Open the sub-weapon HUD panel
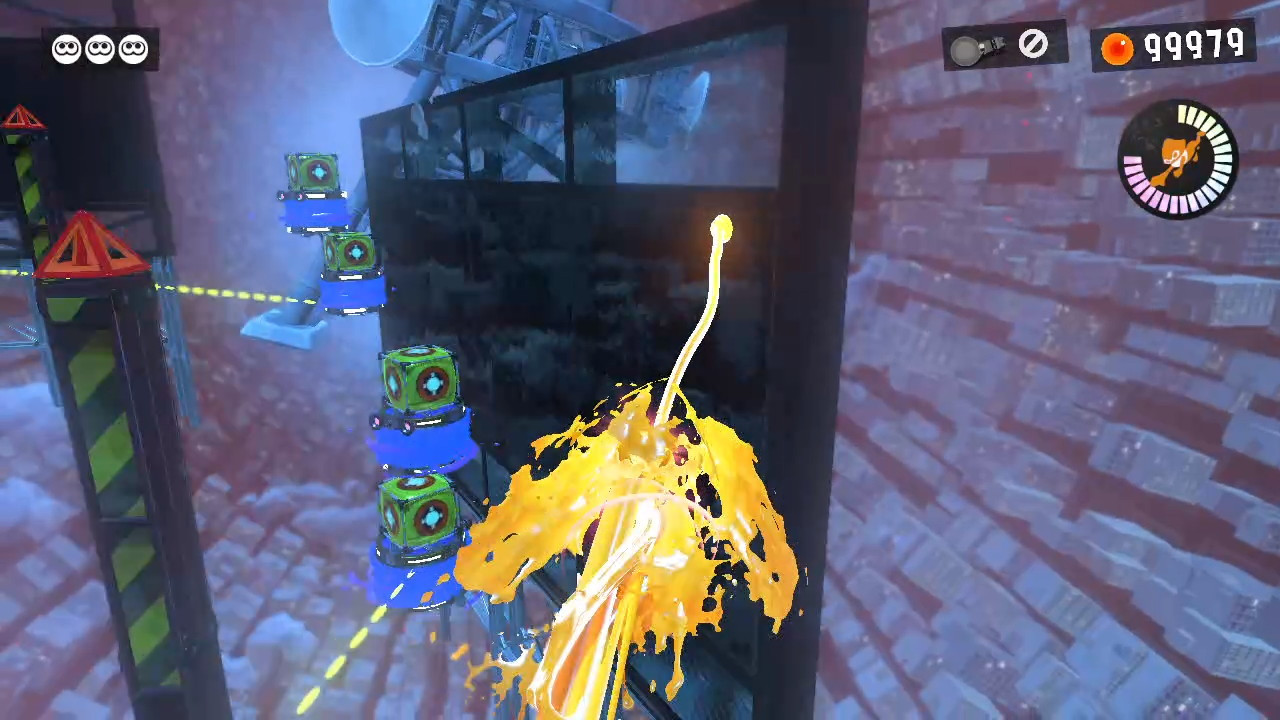 (1004, 46)
